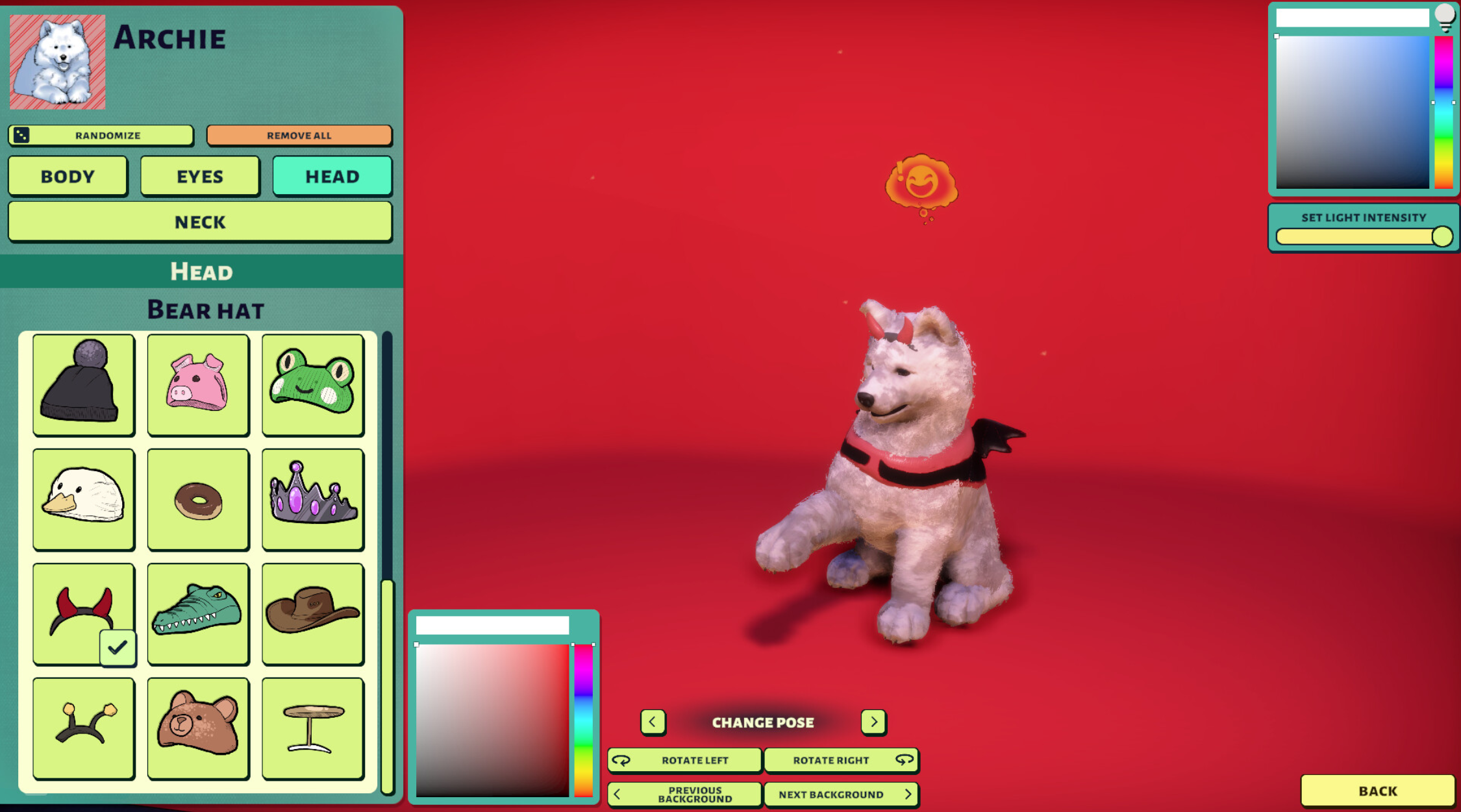The height and width of the screenshot is (812, 1461).
Task: Select the bear hat
Action: 198,726
